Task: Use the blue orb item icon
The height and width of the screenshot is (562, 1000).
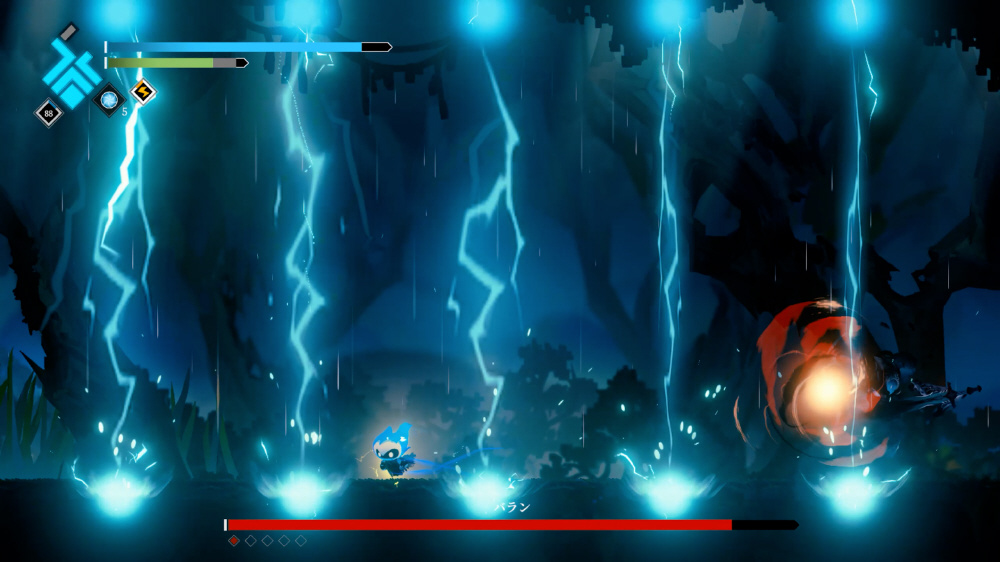Action: tap(108, 99)
